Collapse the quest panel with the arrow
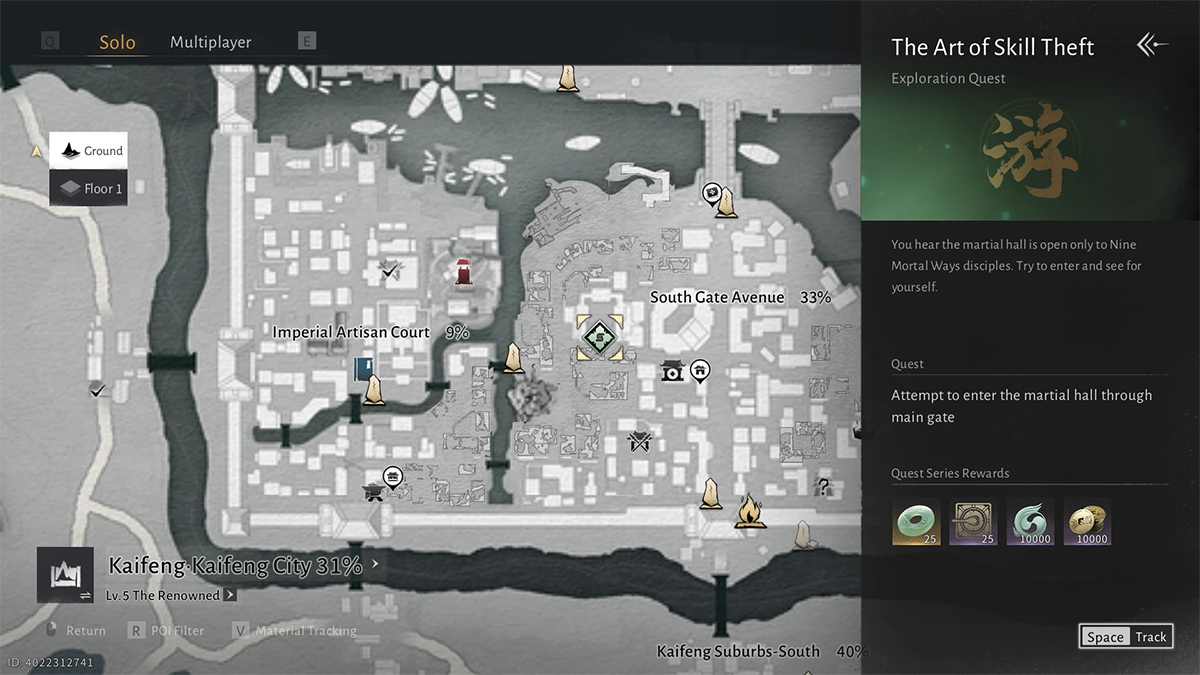The height and width of the screenshot is (675, 1200). pos(1152,45)
